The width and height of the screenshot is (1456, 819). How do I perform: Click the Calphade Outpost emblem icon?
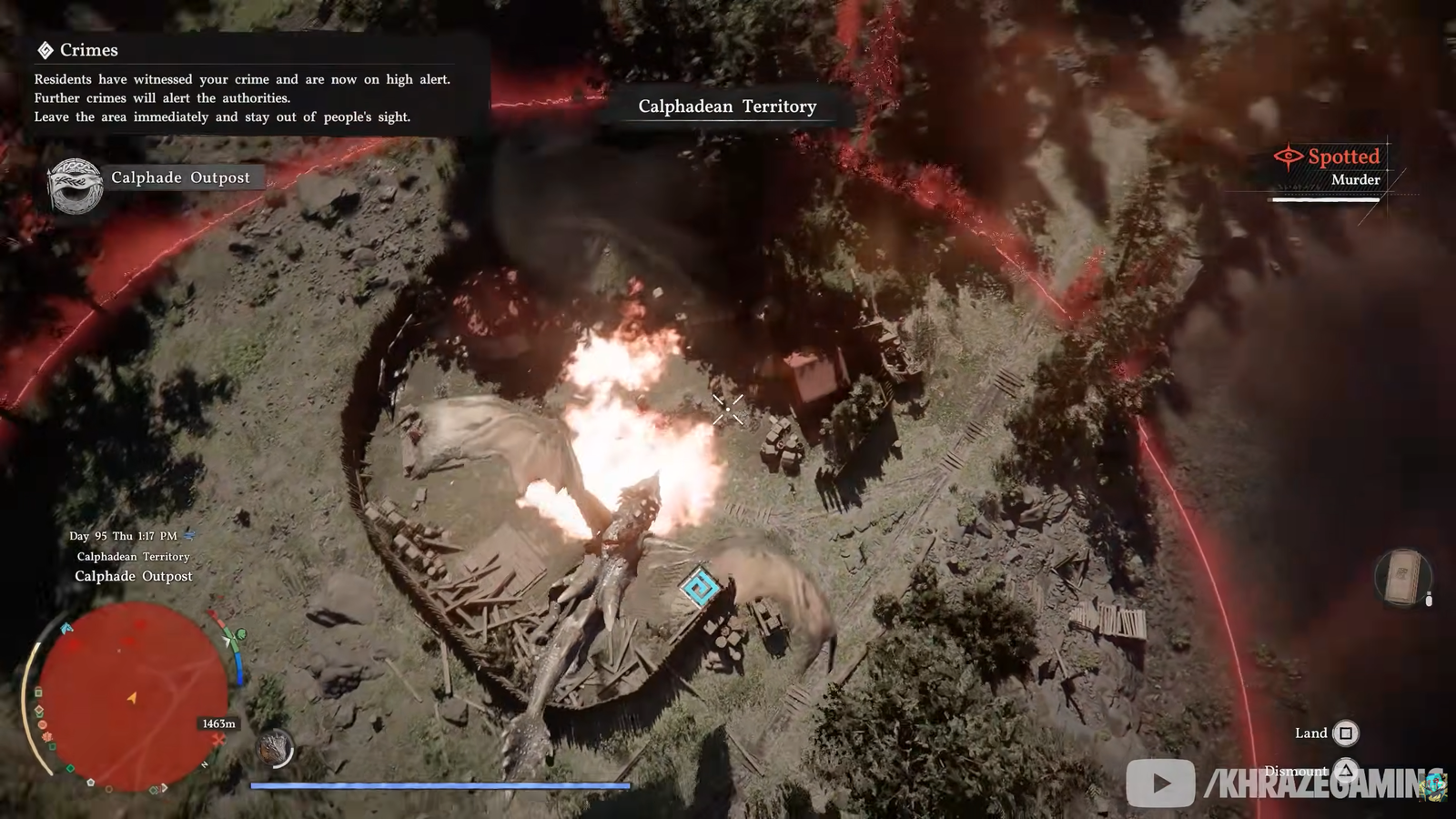pyautogui.click(x=75, y=186)
